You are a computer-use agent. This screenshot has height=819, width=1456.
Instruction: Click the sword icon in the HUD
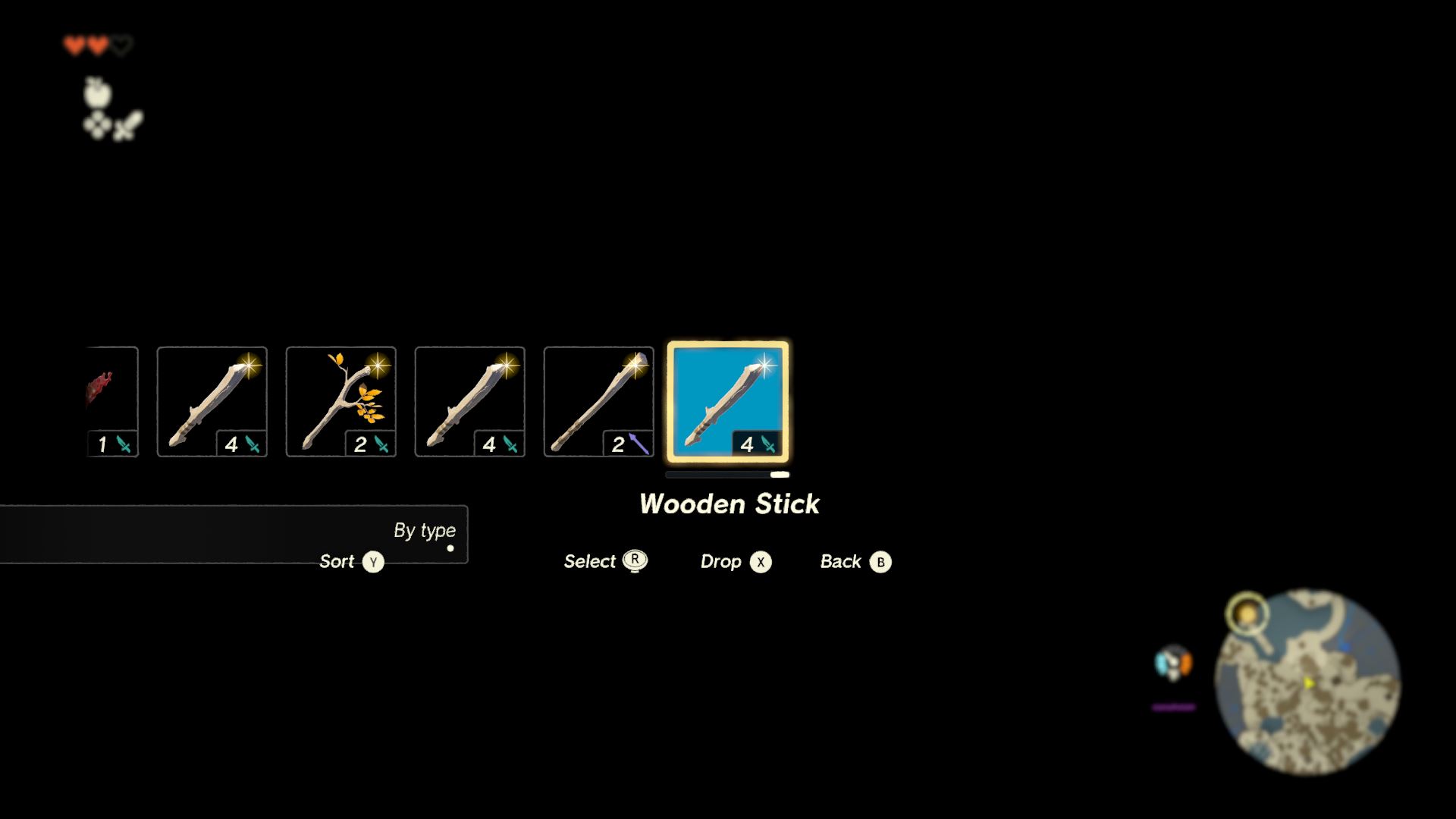tap(129, 125)
